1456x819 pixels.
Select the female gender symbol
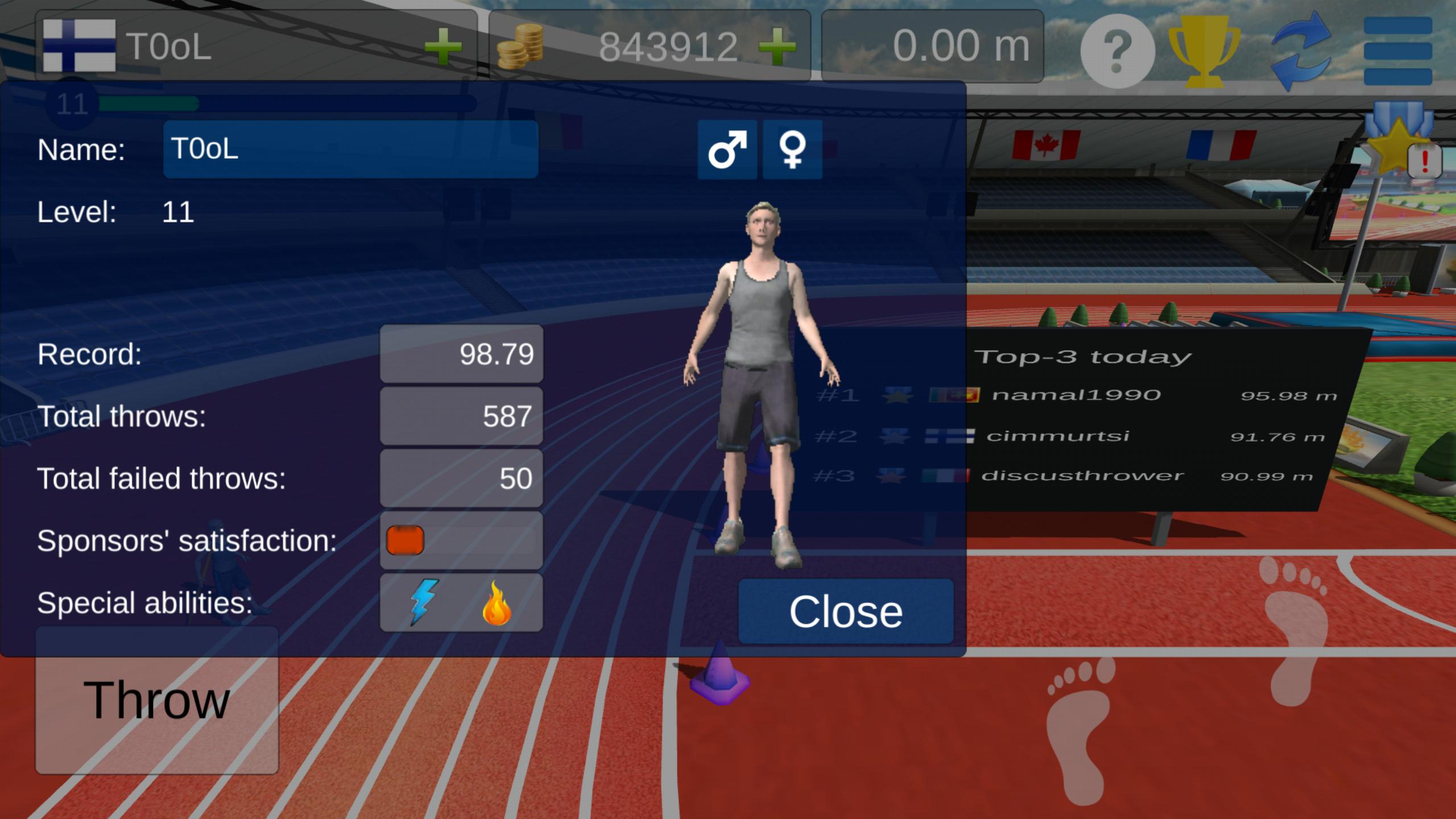click(792, 150)
